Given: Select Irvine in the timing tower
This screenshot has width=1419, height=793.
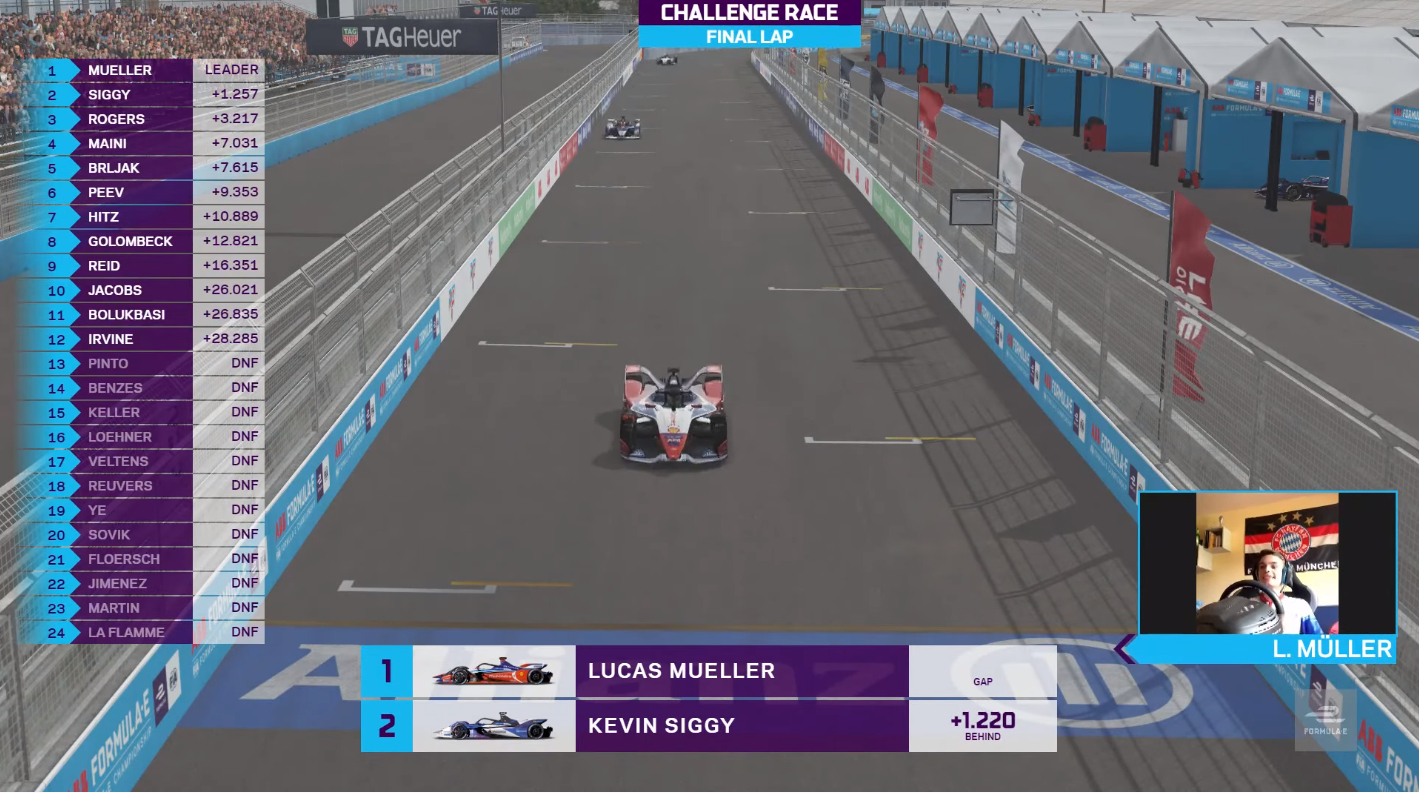Looking at the screenshot, I should point(140,339).
